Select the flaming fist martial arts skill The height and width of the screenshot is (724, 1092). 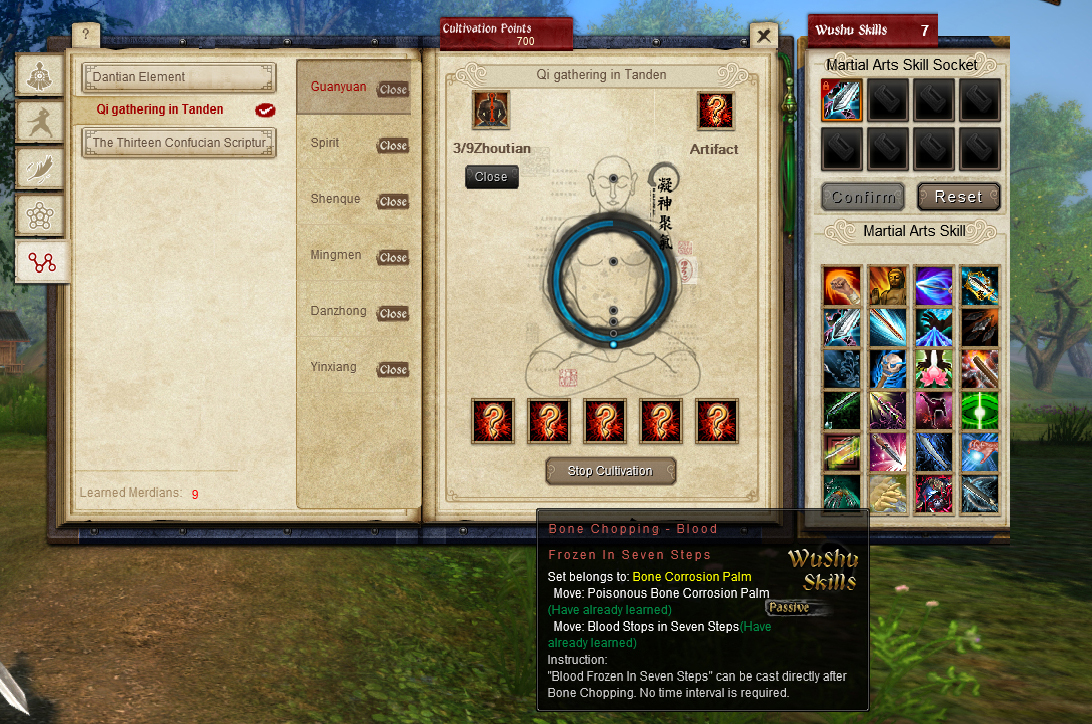pos(842,286)
